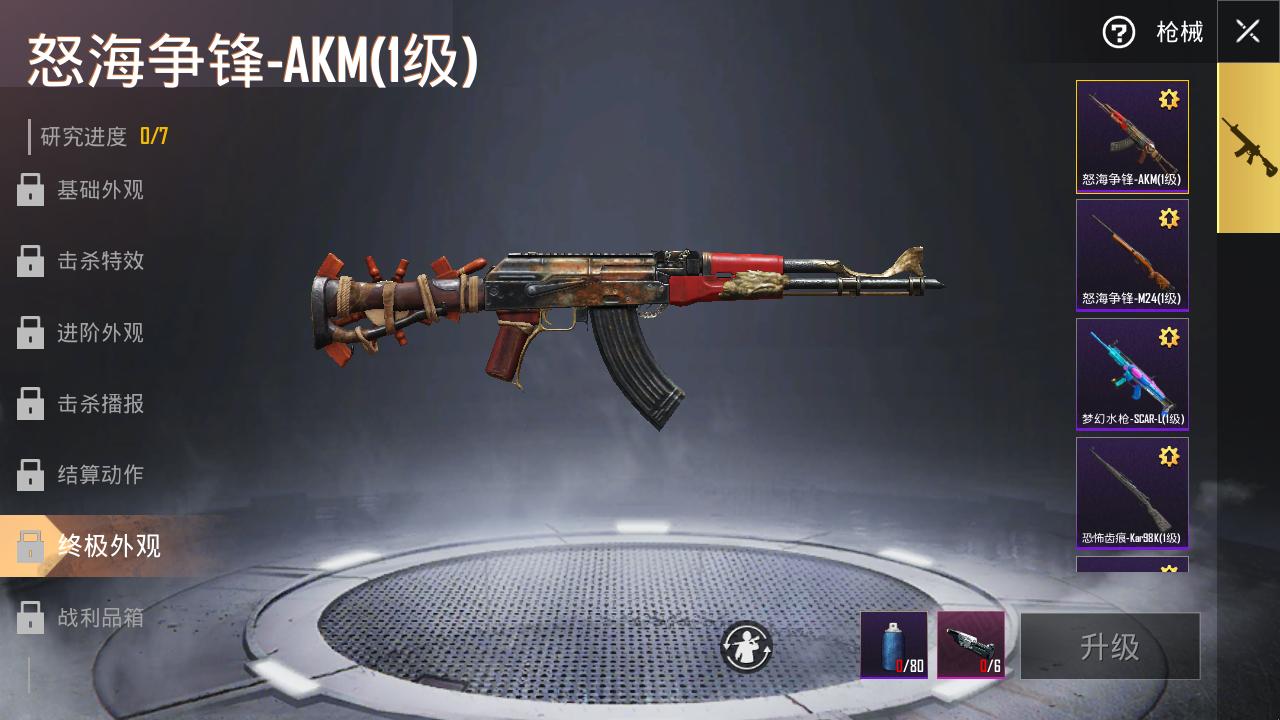
Task: Tap the character rotate preview icon
Action: pos(747,647)
